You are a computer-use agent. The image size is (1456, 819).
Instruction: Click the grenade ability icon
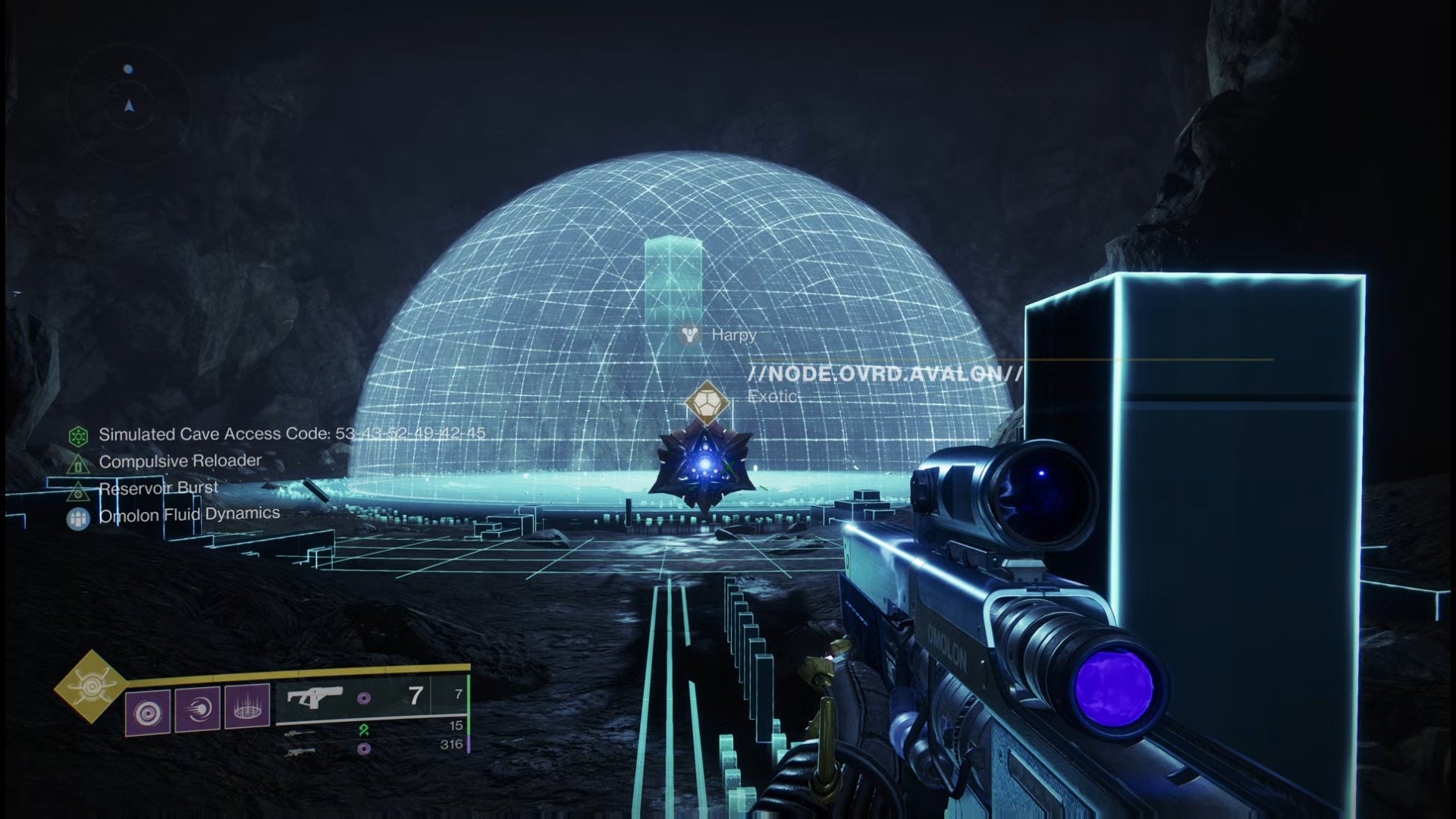[x=147, y=711]
